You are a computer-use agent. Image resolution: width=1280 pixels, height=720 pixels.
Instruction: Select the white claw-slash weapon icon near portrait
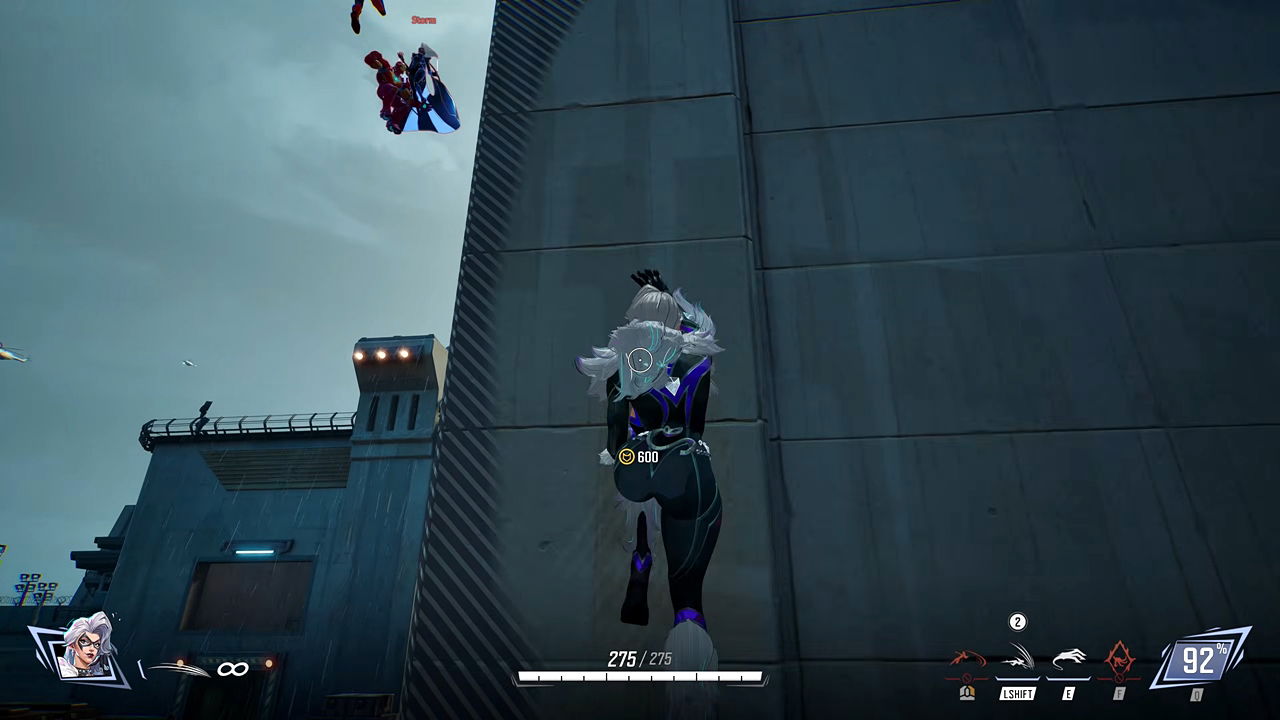(x=180, y=669)
